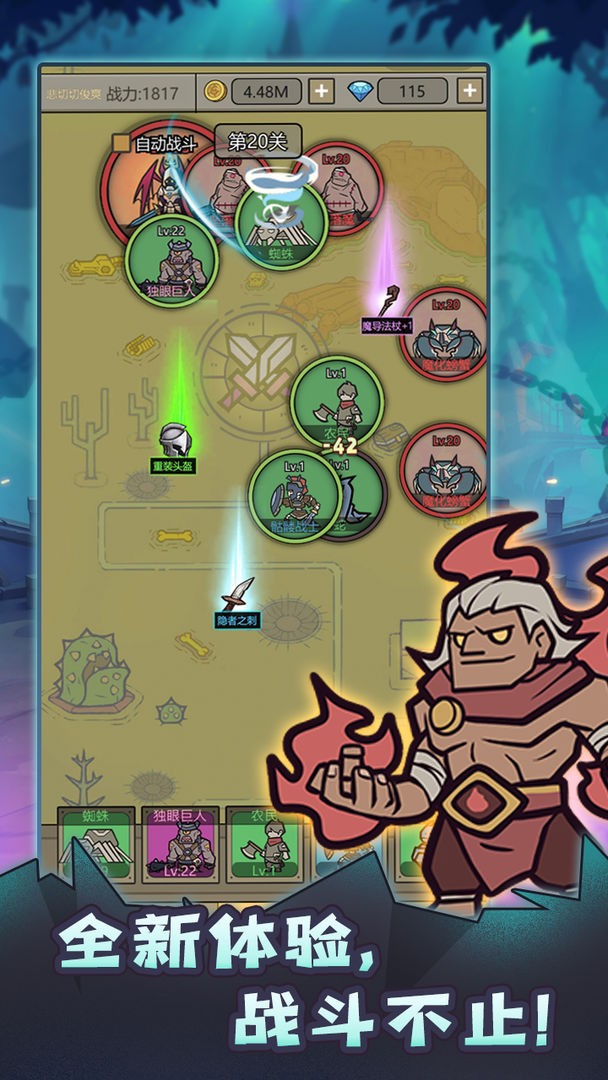Select the green 独眼巨人 unit token on the board

171,261
